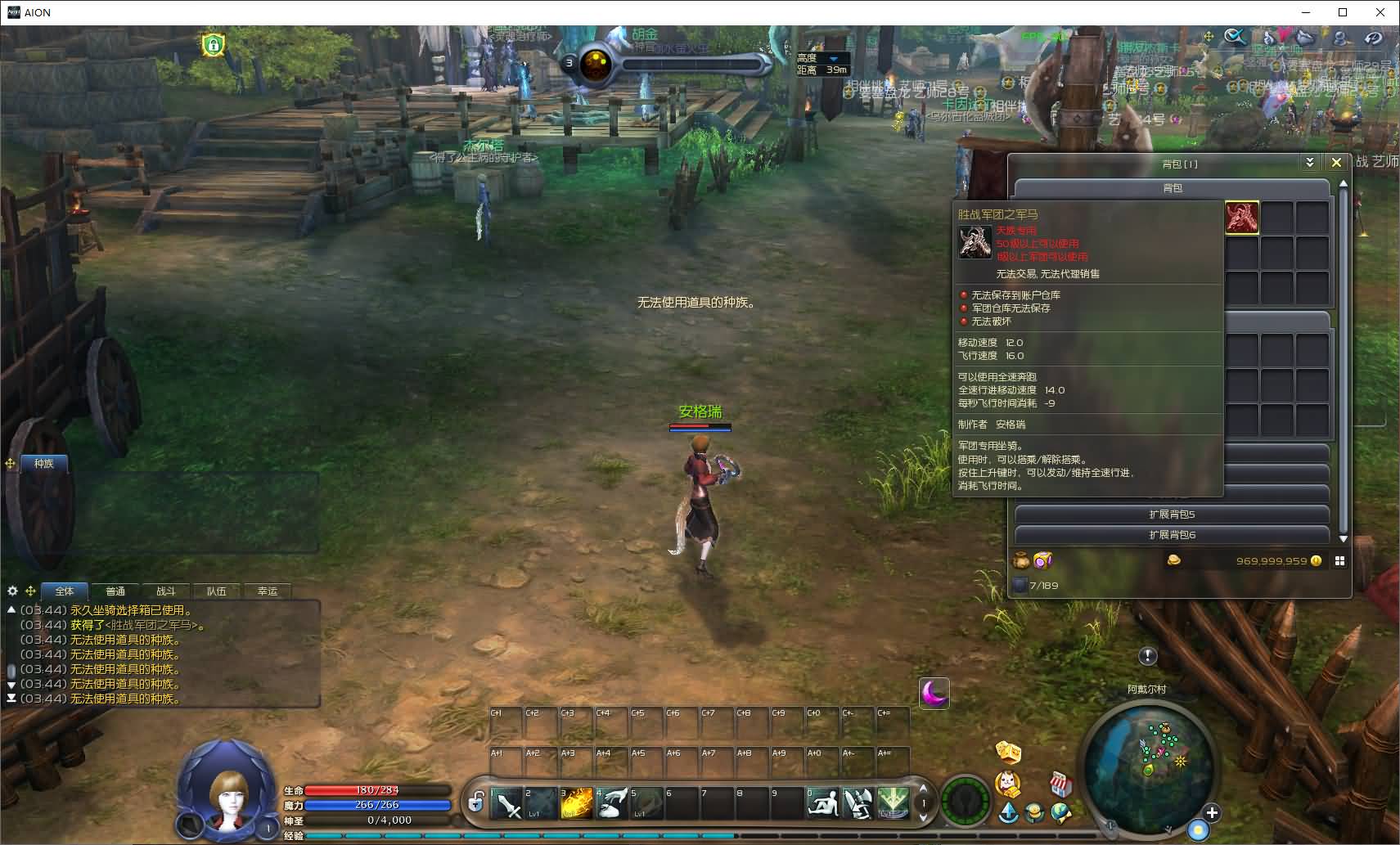Close the 背包 inventory window
Screen dimensions: 1400x845
pyautogui.click(x=1336, y=163)
